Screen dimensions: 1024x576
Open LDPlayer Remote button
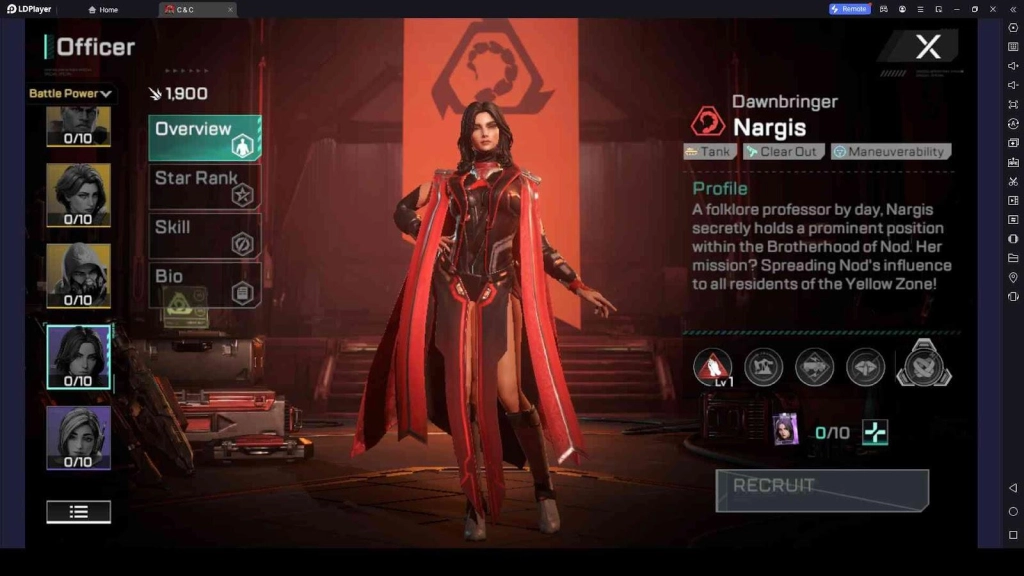849,9
